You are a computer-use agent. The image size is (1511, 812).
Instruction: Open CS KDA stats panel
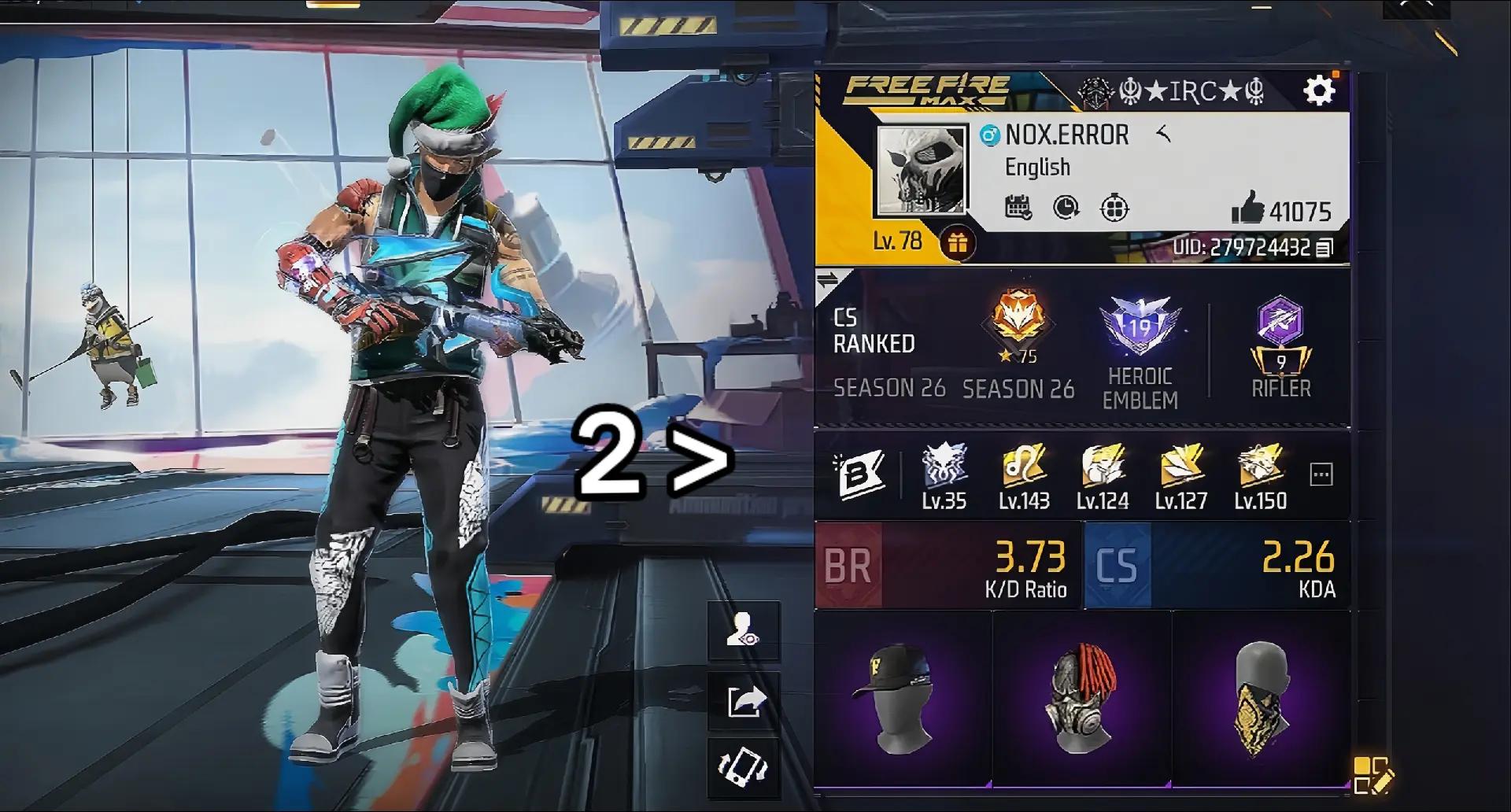(x=1217, y=566)
